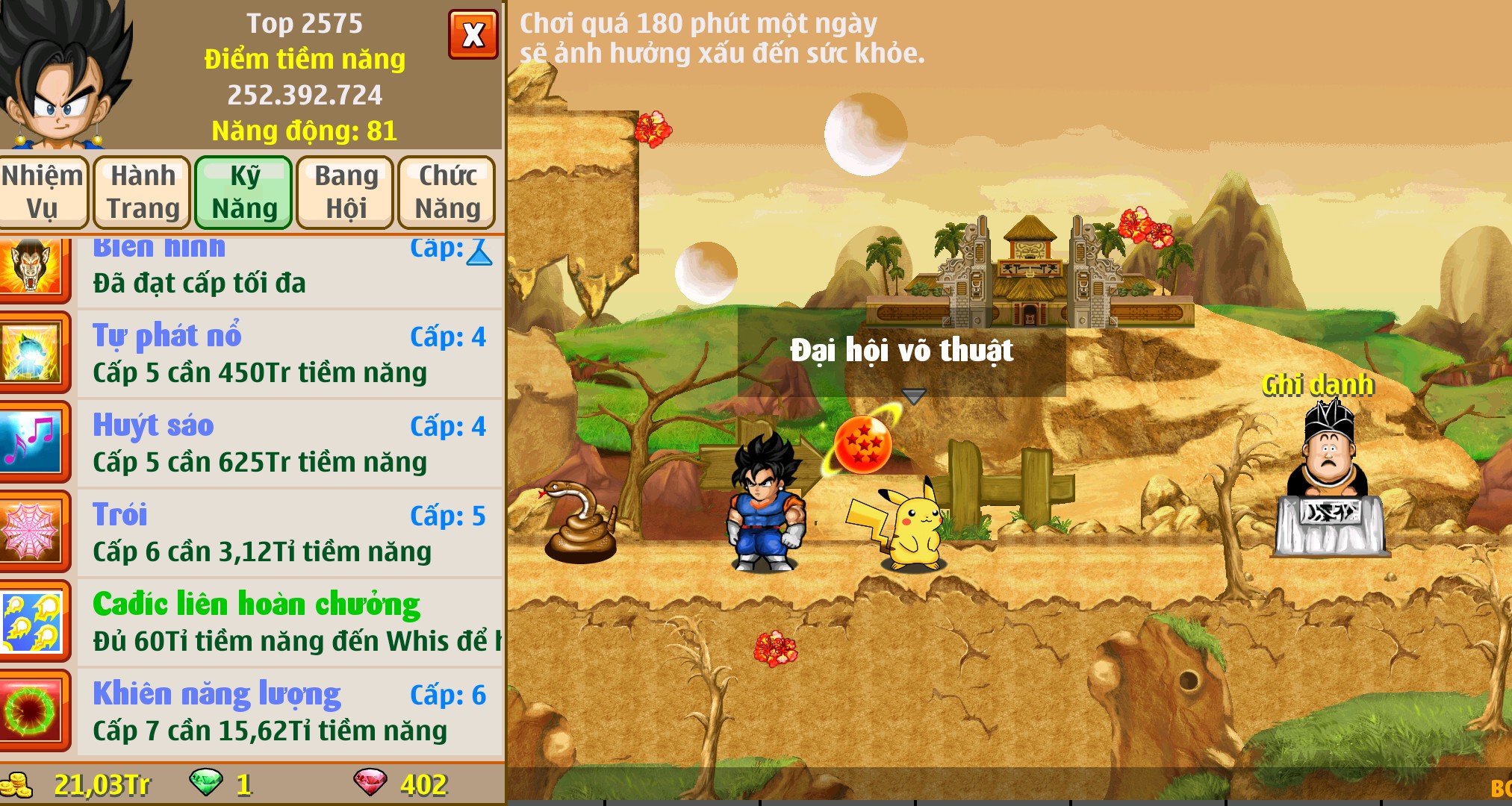Show the Bang Hội tab
The image size is (1512, 806).
346,192
